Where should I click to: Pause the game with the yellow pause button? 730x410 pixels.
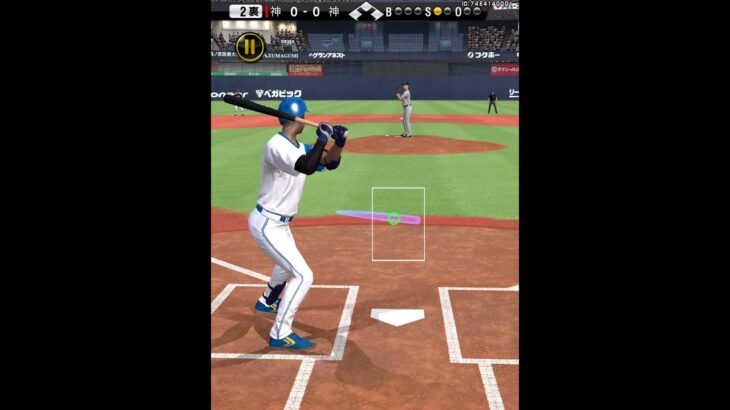click(x=250, y=46)
